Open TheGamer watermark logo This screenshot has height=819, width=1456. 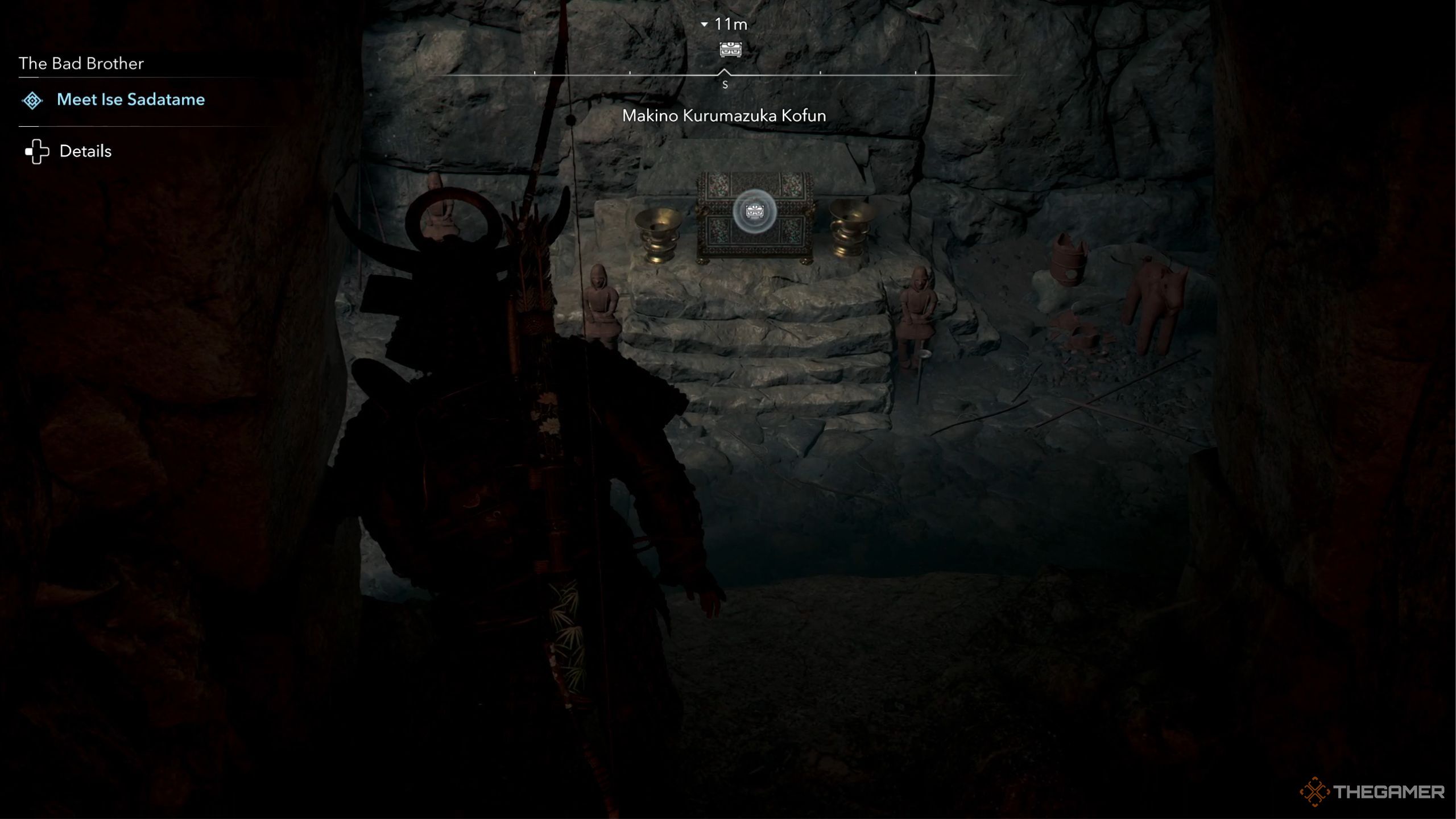click(1372, 792)
